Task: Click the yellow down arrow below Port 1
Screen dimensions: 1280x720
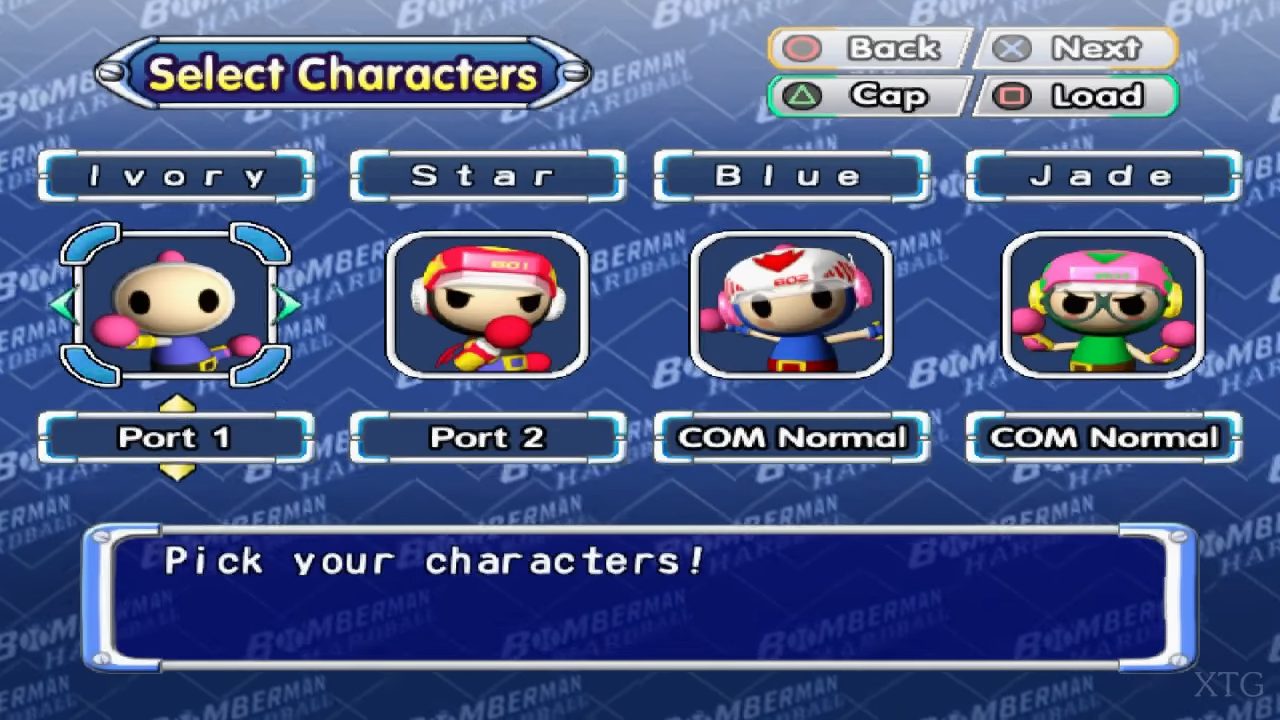Action: pyautogui.click(x=177, y=471)
